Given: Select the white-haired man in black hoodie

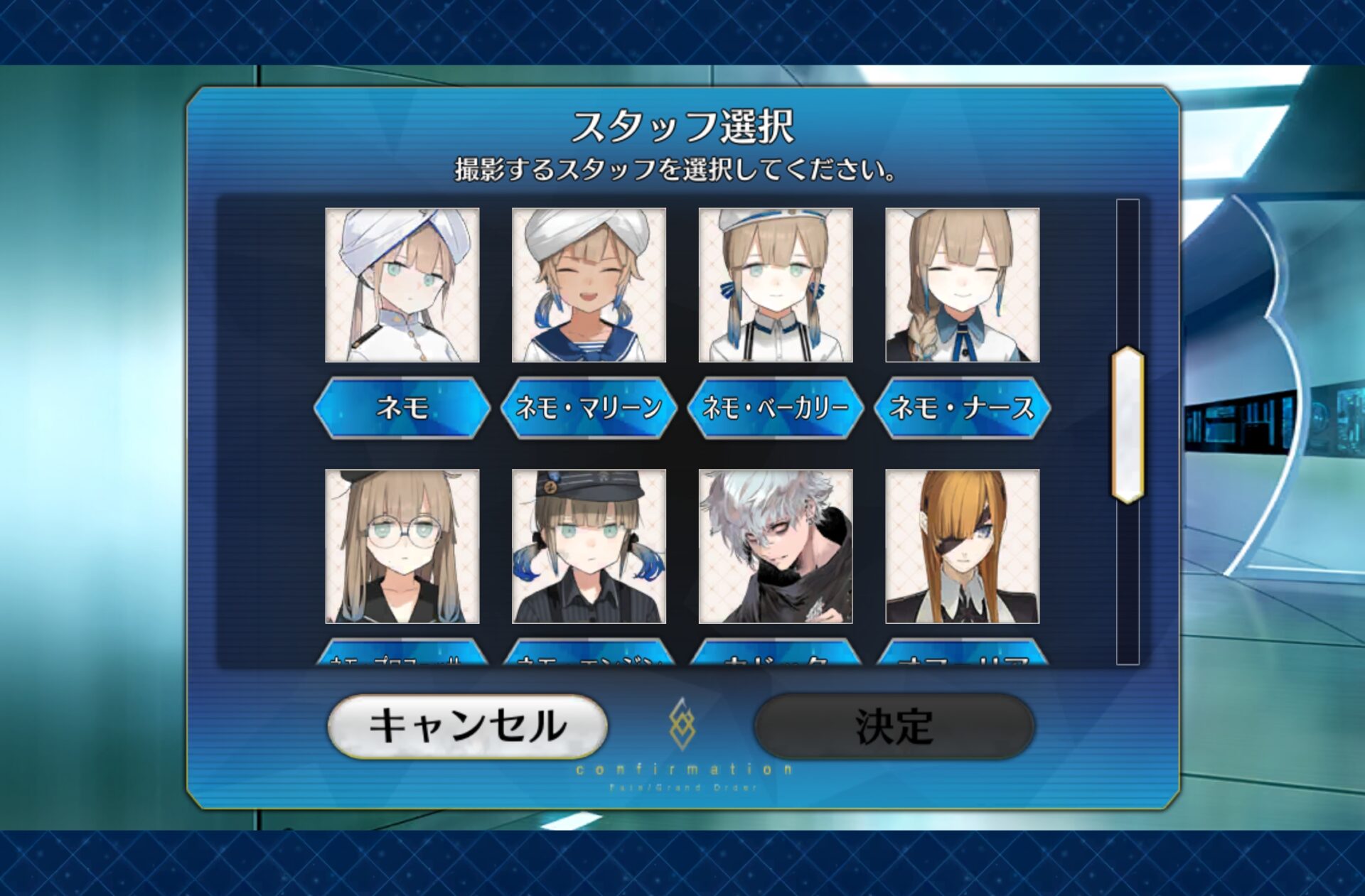Looking at the screenshot, I should tap(776, 546).
